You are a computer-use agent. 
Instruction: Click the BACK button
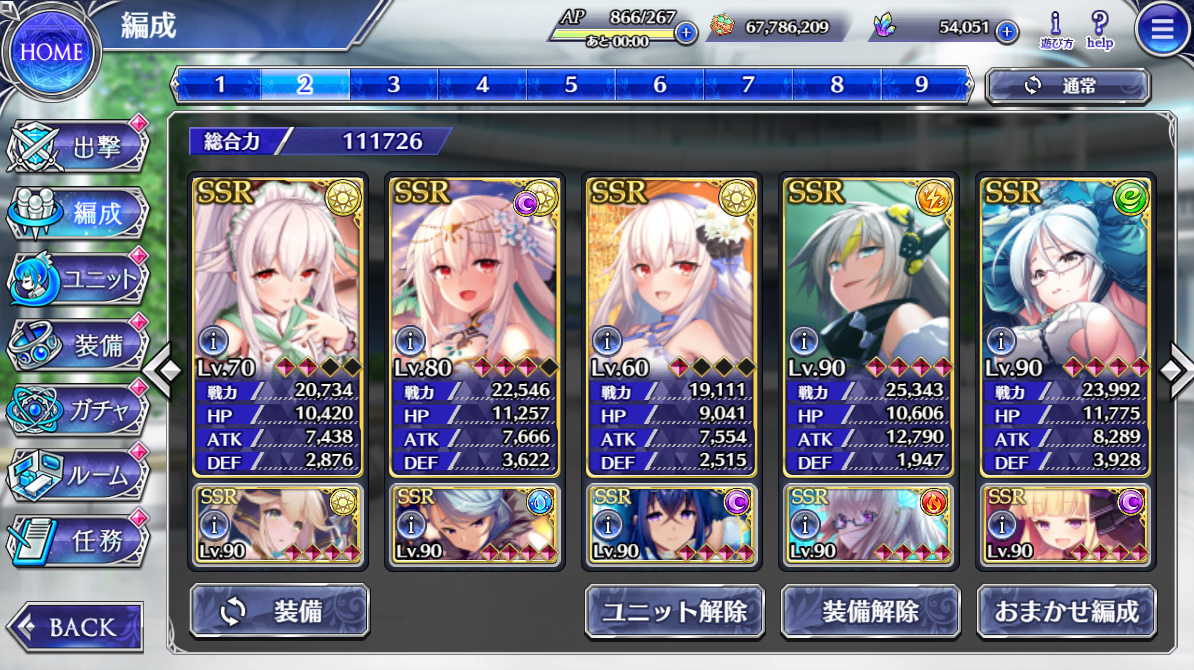[74, 627]
